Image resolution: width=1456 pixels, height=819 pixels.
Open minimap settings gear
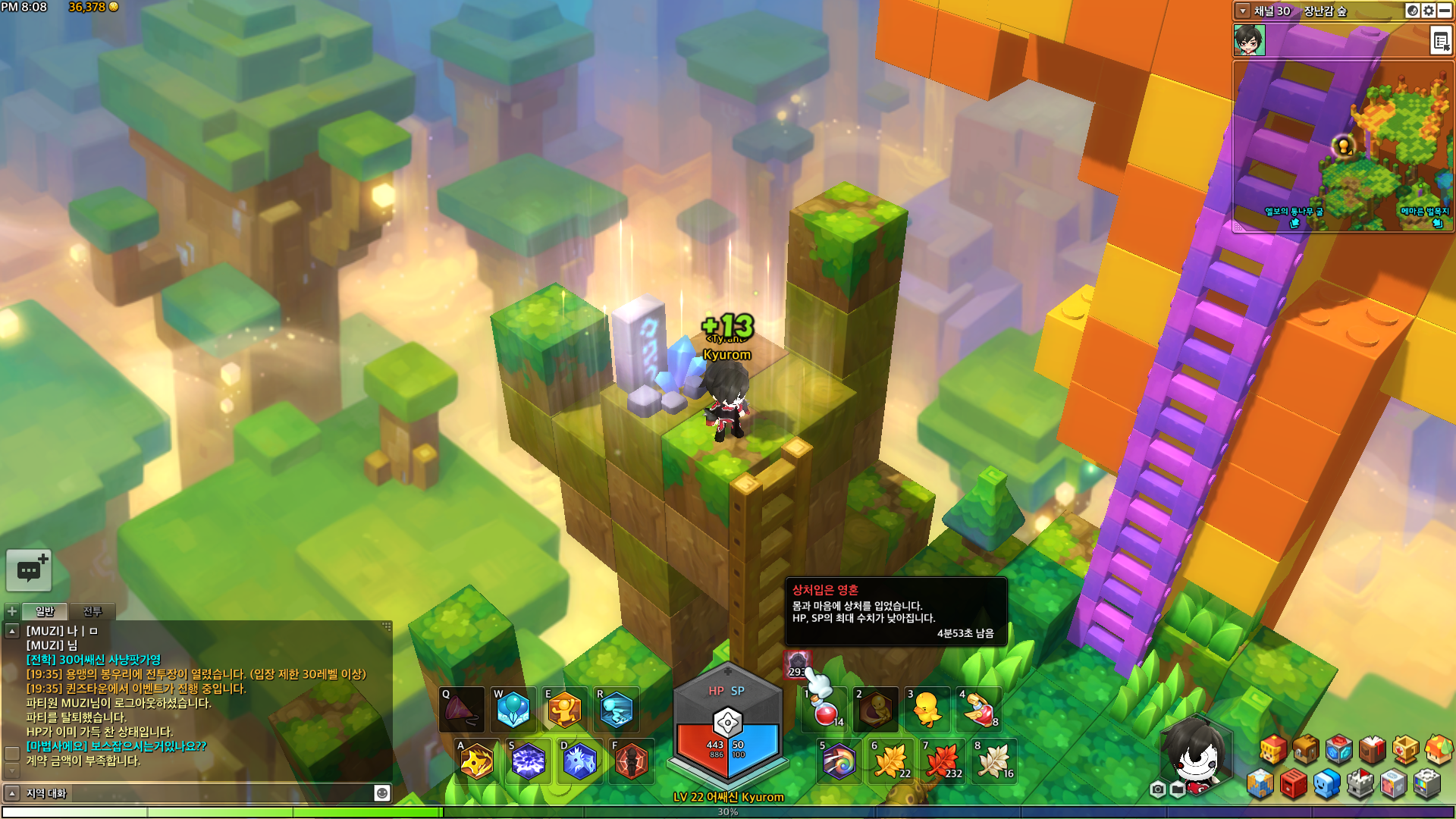pyautogui.click(x=1429, y=11)
